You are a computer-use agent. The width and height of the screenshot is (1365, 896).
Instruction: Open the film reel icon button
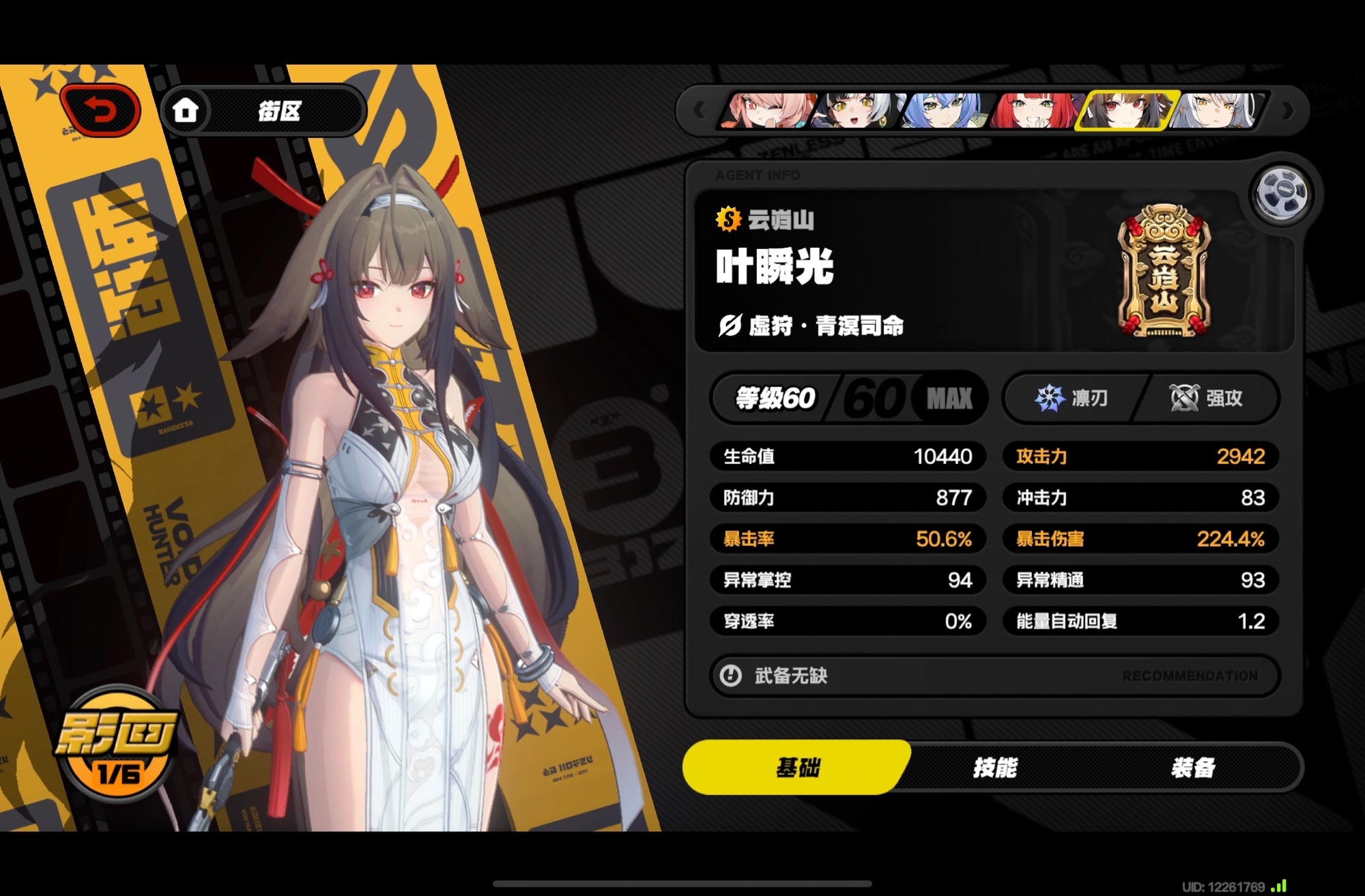(x=1282, y=193)
